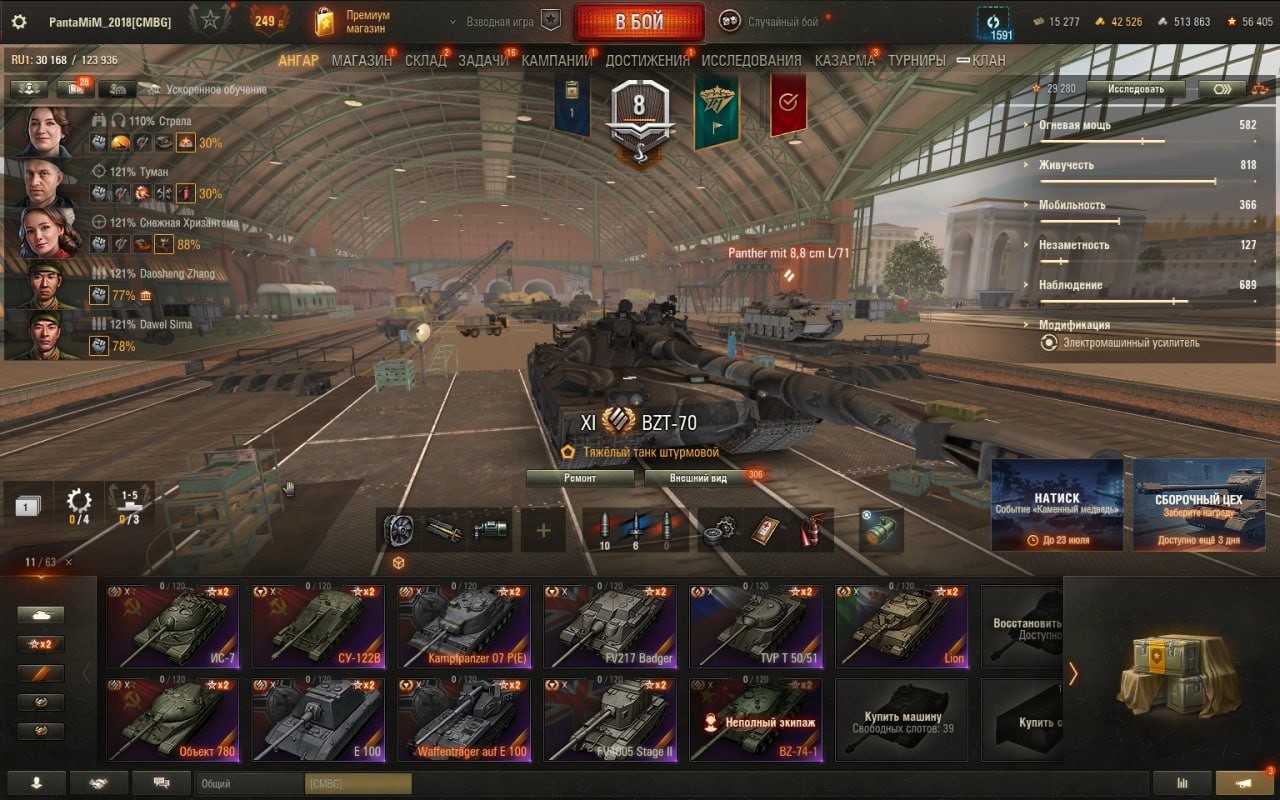The image size is (1280, 800).
Task: Choose the E 100 tank tile
Action: pyautogui.click(x=318, y=720)
